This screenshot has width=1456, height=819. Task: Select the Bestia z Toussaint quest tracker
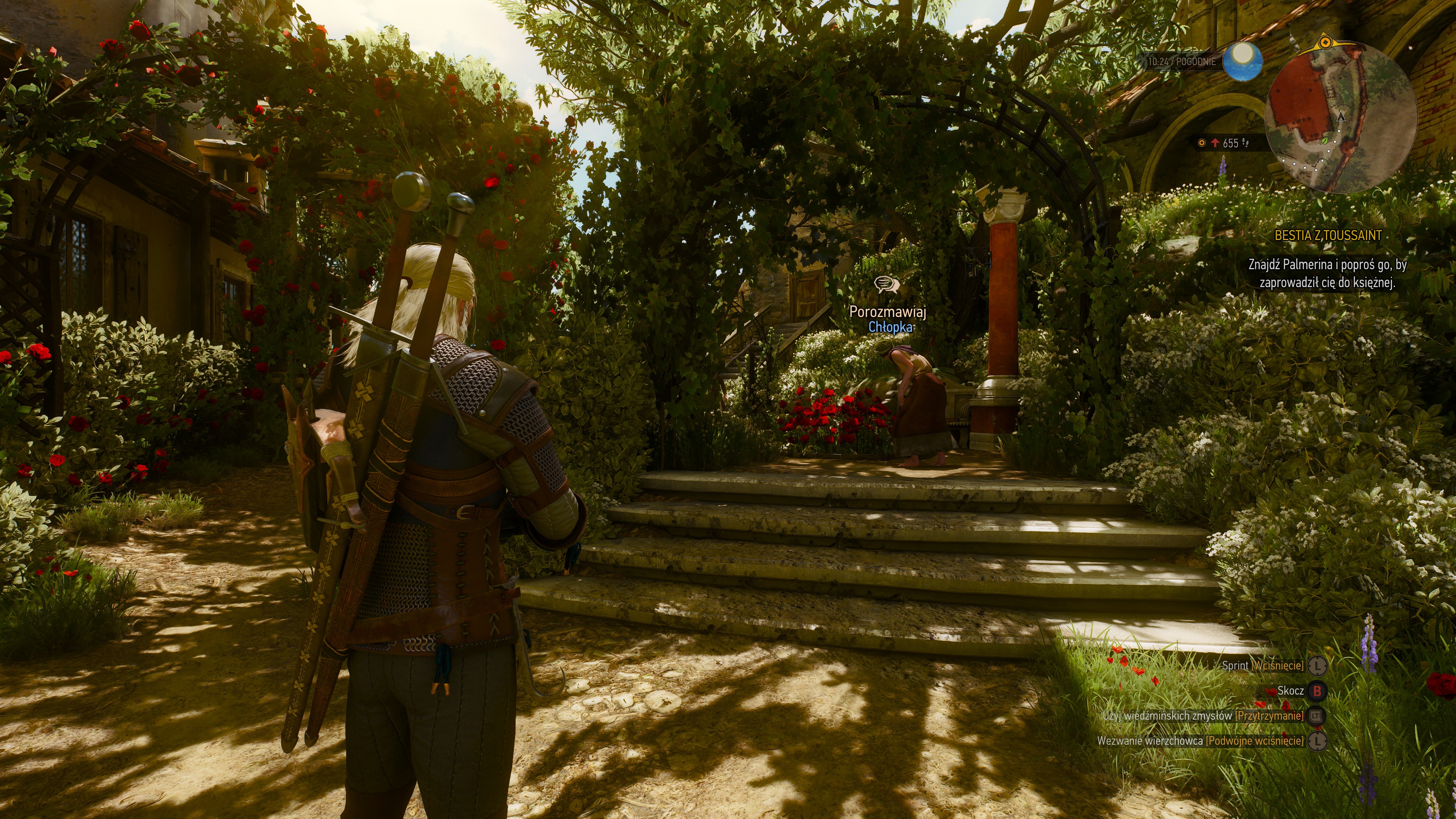pyautogui.click(x=1328, y=236)
